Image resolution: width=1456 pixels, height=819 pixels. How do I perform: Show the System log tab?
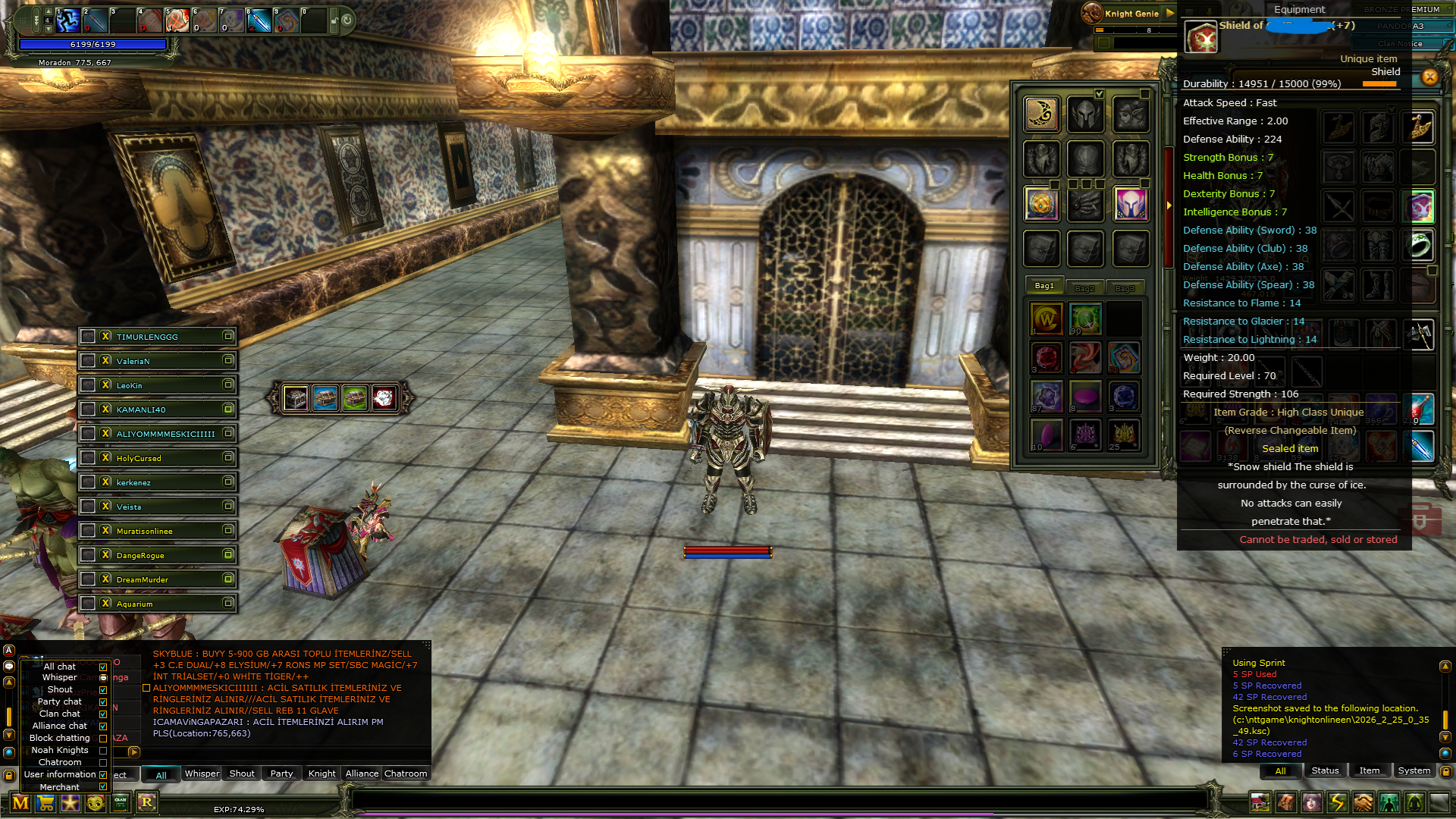[1414, 770]
